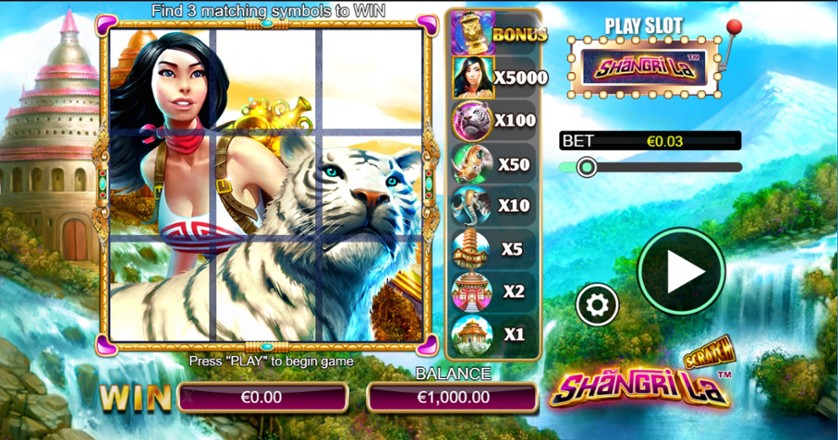Adjust the bet slider handle
The height and width of the screenshot is (440, 838).
(587, 167)
